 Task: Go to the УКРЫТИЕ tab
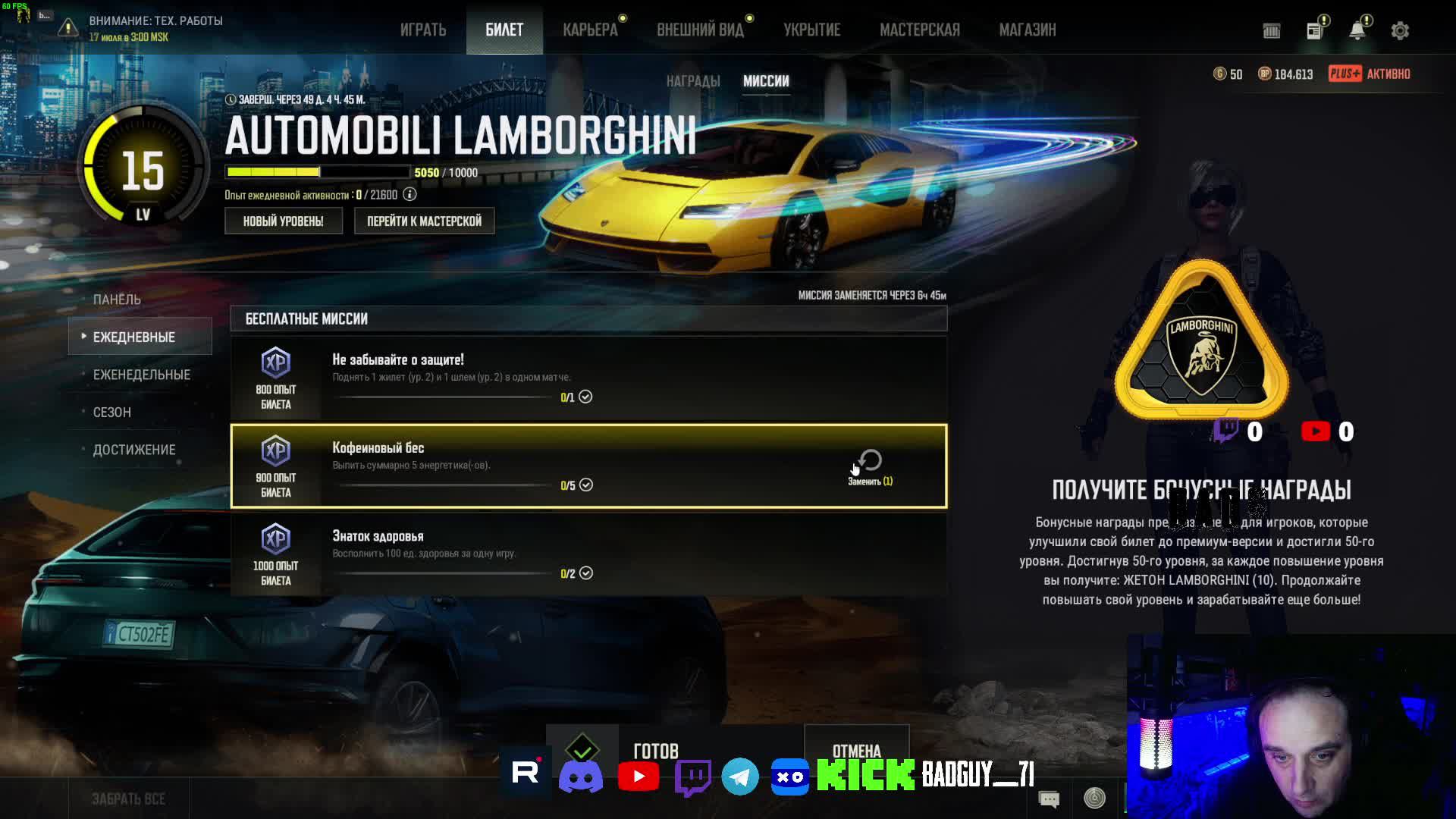[x=811, y=30]
